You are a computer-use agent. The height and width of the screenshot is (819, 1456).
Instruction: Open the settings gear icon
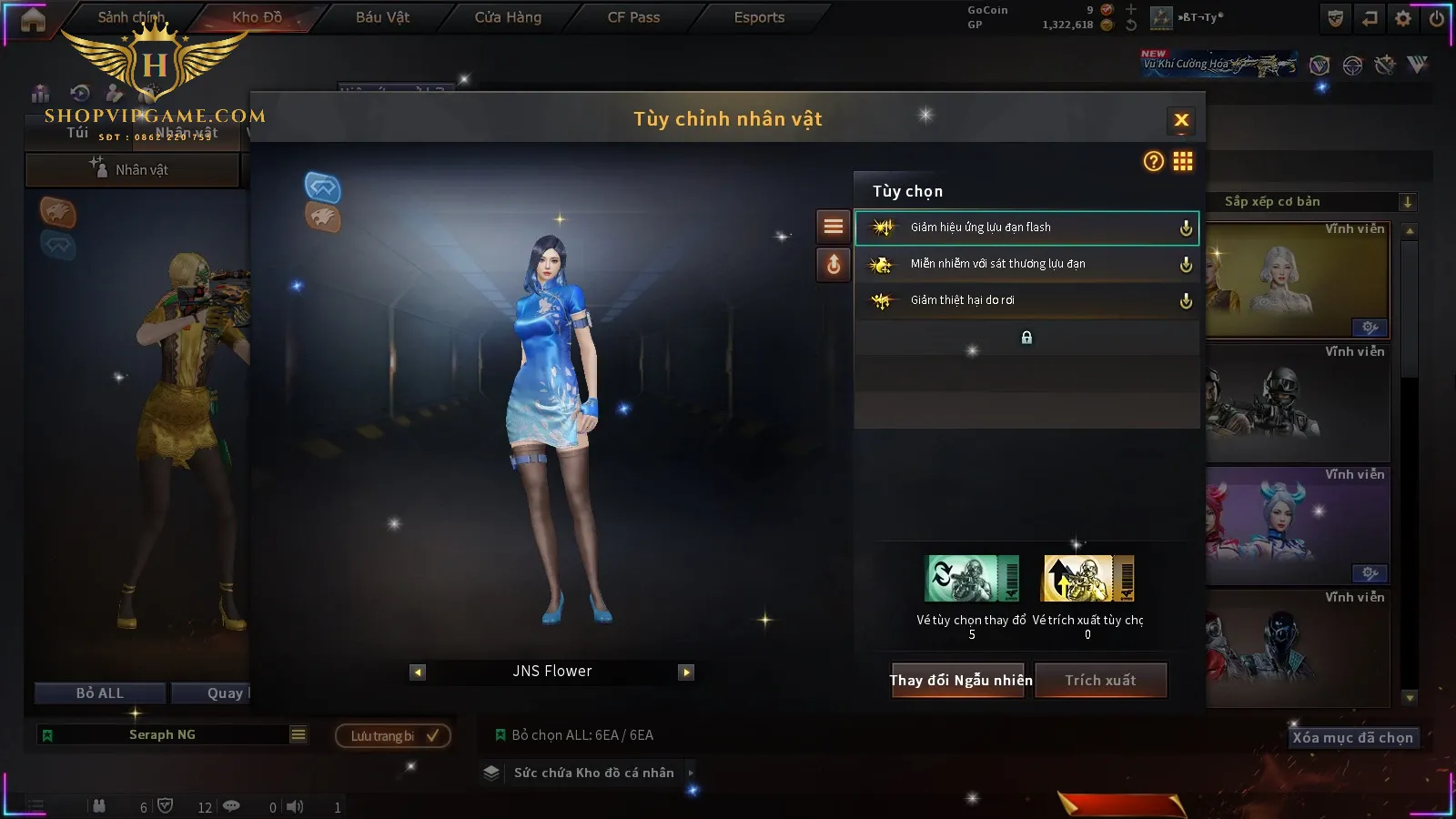(1403, 18)
